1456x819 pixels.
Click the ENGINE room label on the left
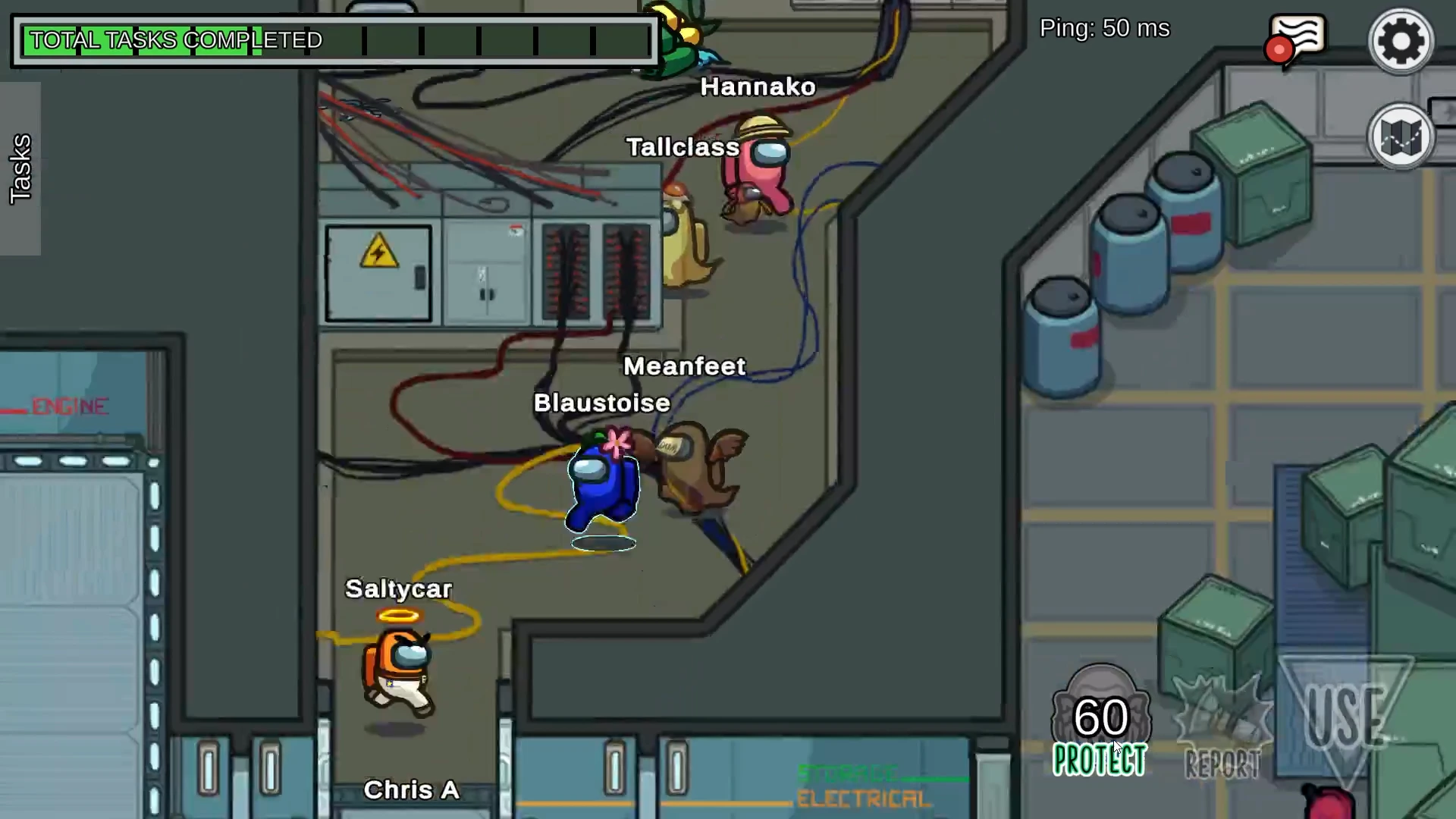70,406
